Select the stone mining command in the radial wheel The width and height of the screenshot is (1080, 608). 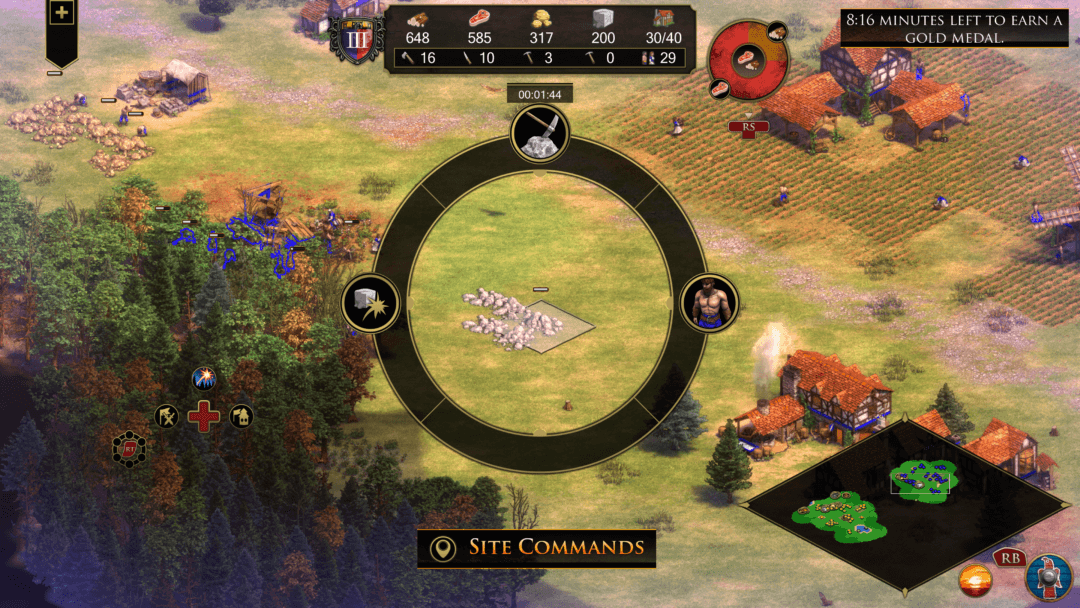[540, 134]
